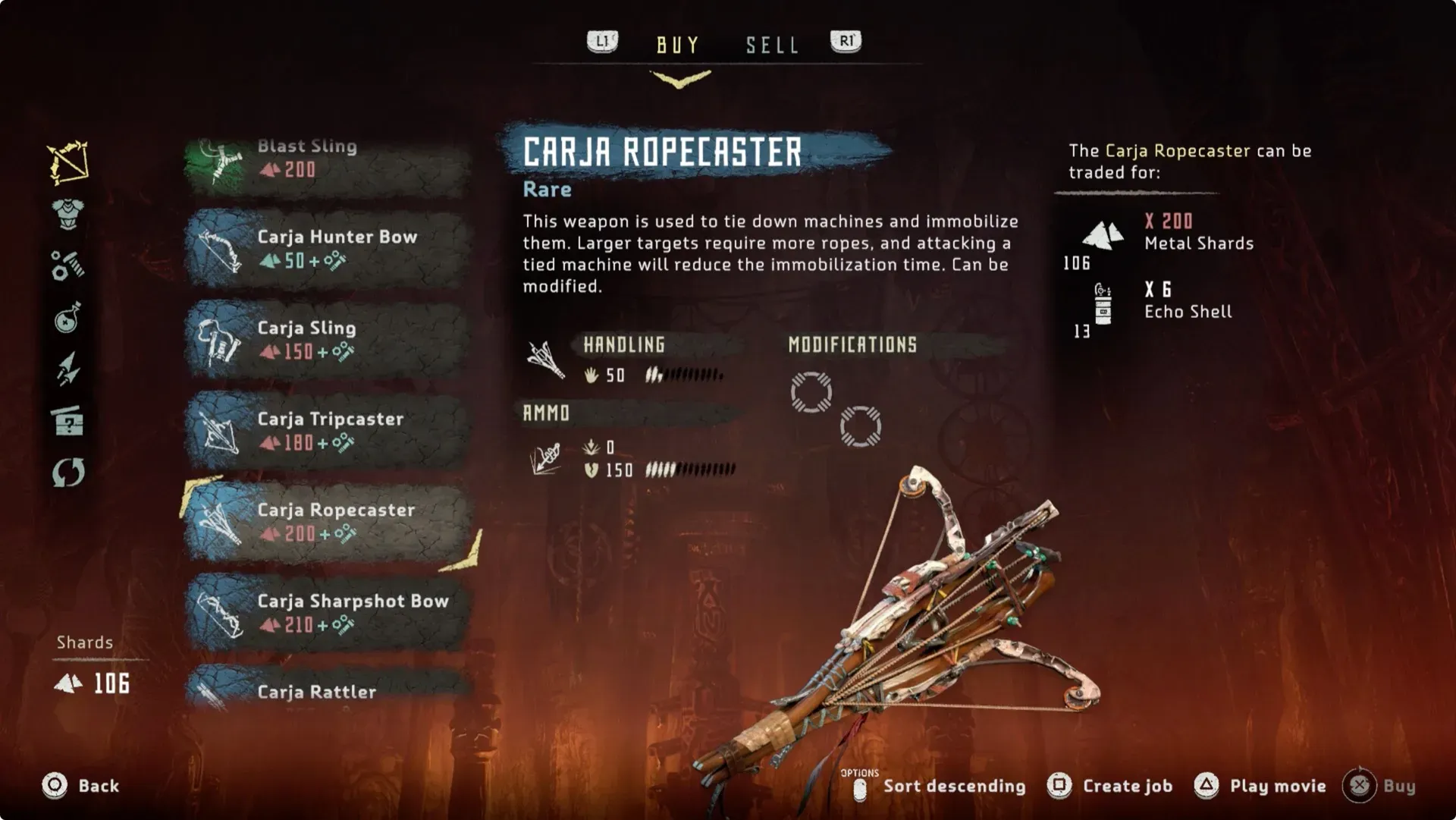This screenshot has width=1456, height=820.
Task: Pick the Carja Tripcaster from the list
Action: pyautogui.click(x=328, y=430)
